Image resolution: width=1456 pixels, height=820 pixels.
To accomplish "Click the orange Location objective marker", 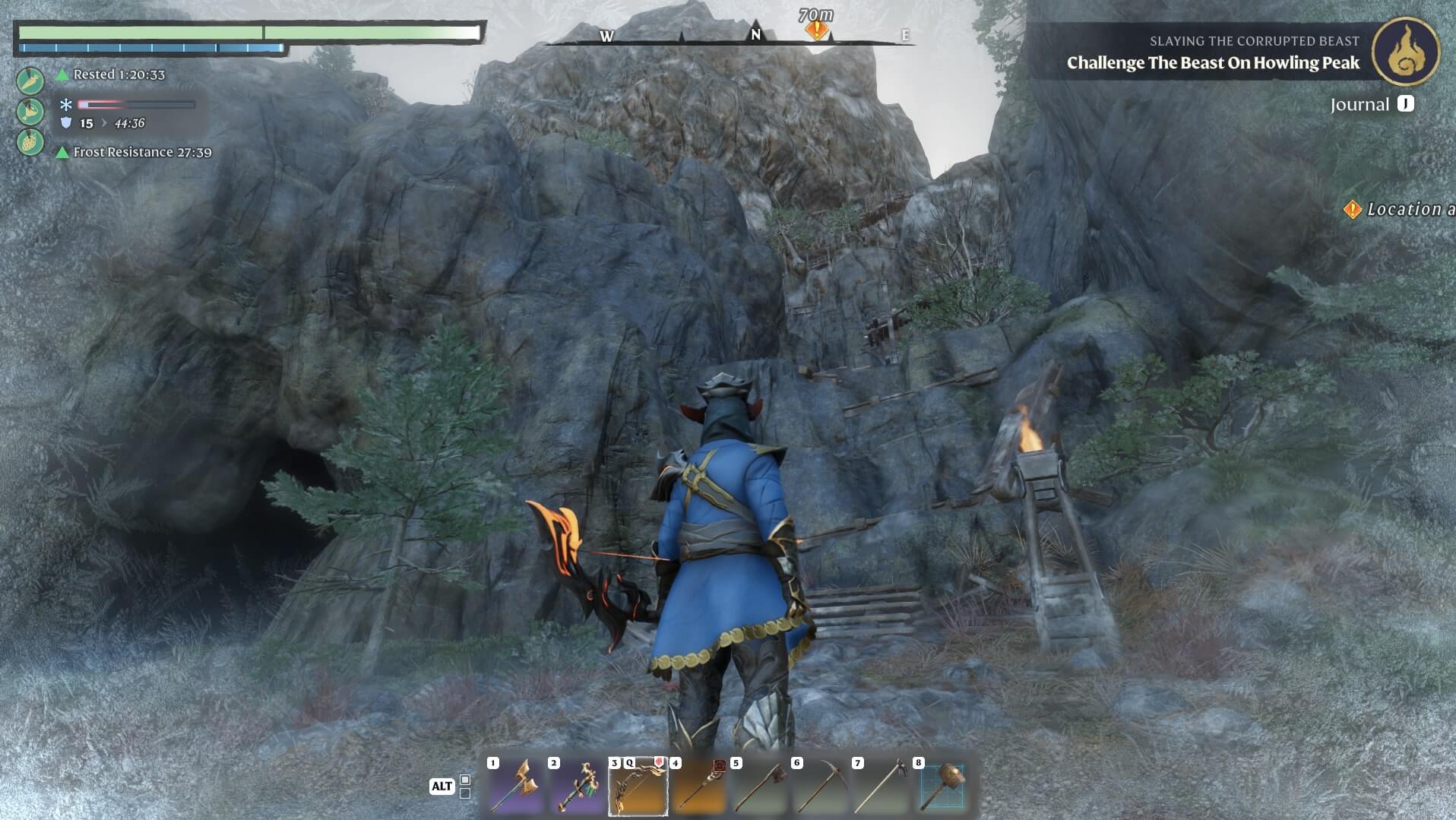I will click(x=1353, y=209).
